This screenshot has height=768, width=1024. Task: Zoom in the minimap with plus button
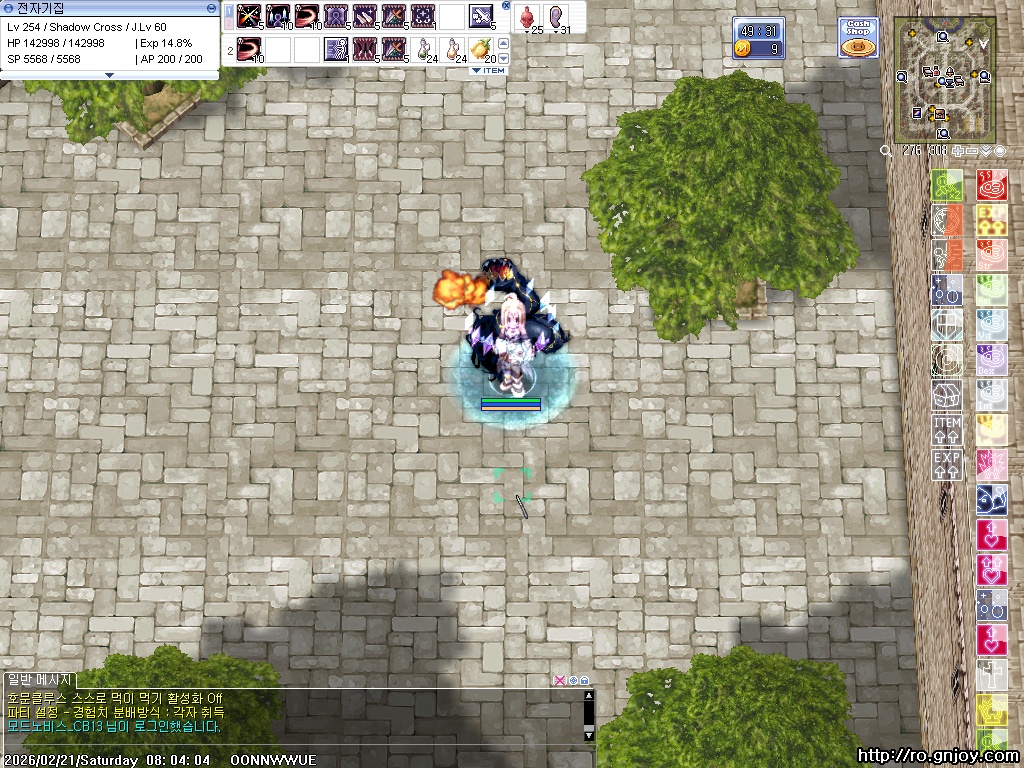click(959, 150)
